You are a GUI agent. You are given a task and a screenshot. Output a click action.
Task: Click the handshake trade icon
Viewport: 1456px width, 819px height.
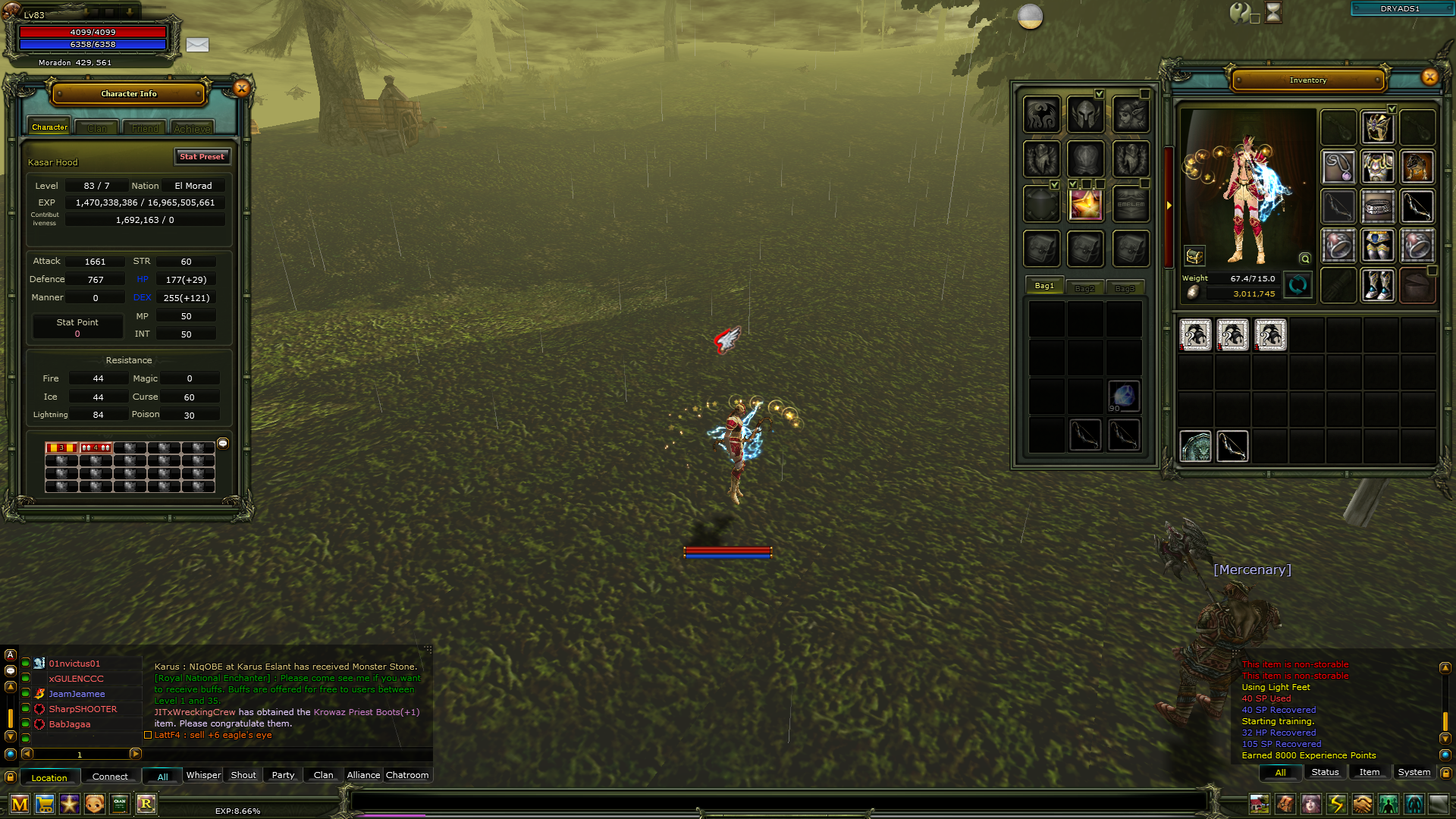pos(1361,805)
